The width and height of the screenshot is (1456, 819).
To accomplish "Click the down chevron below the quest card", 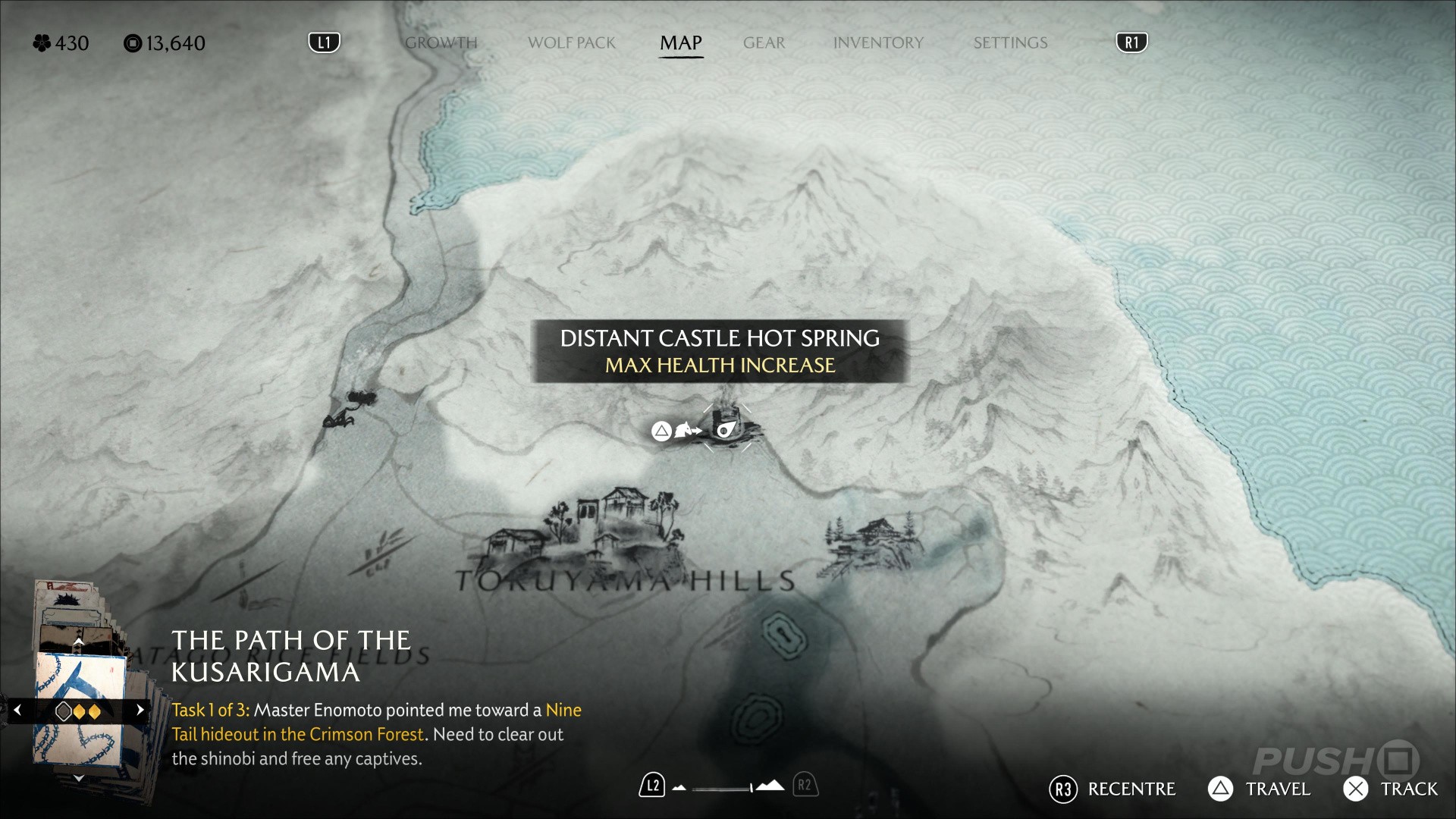I will [78, 778].
